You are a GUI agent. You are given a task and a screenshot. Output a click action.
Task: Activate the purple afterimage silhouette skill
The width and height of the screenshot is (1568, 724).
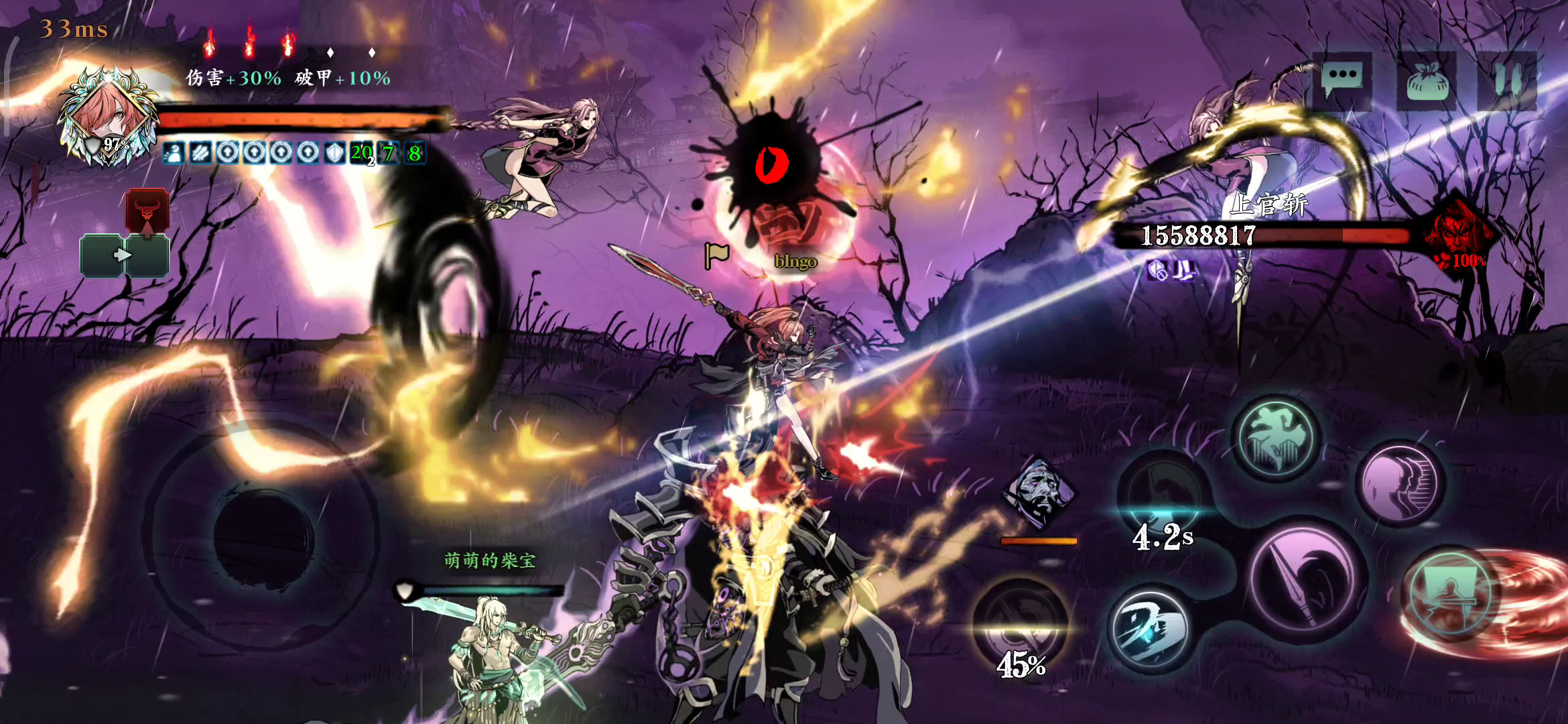(1399, 483)
